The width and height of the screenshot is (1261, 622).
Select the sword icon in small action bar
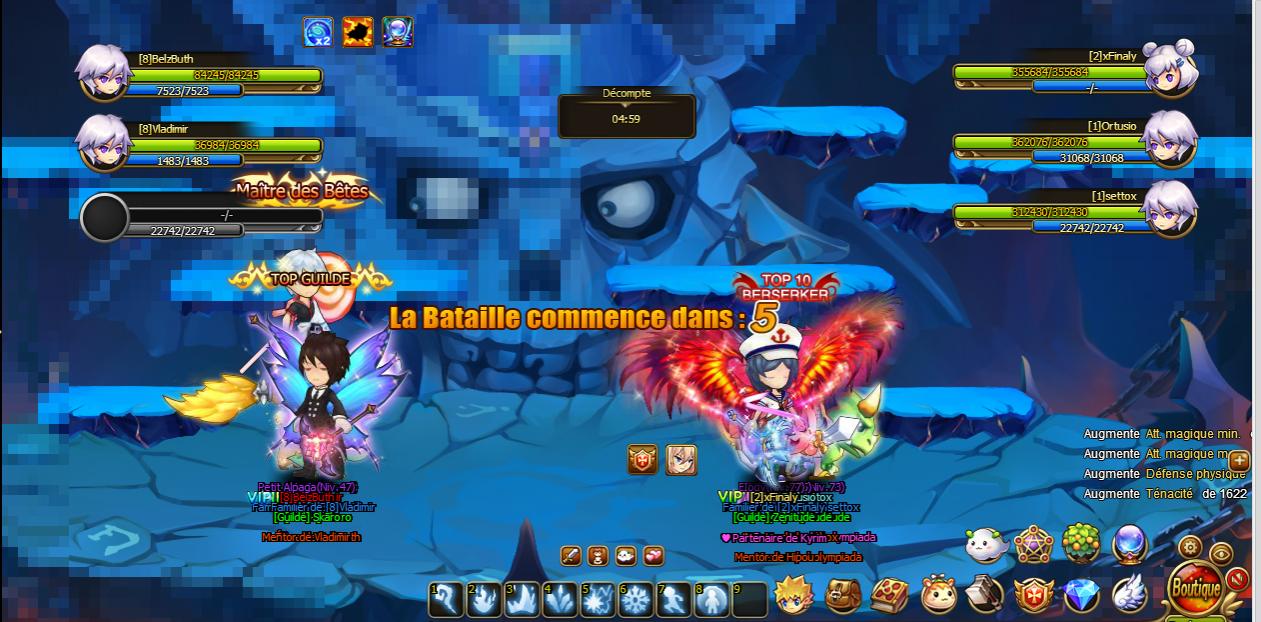[571, 555]
